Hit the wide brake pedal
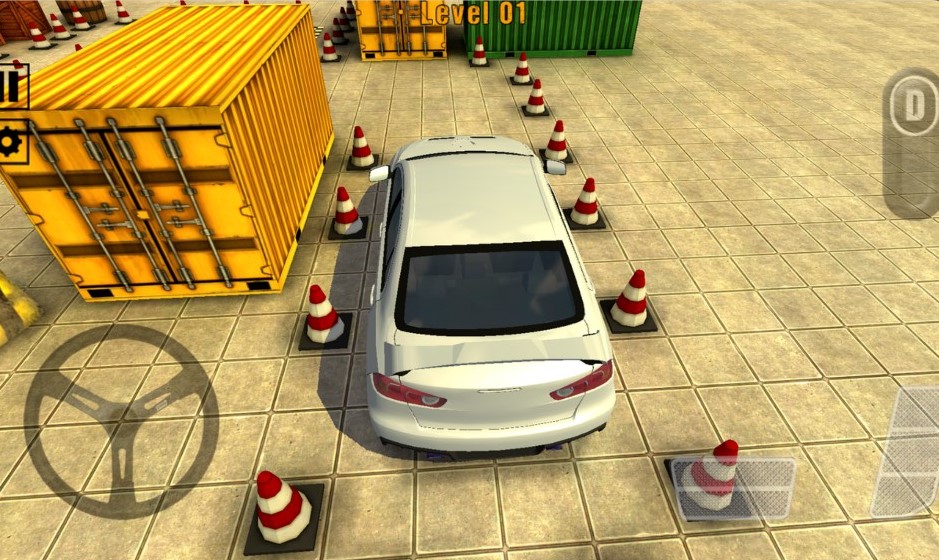 (x=735, y=489)
